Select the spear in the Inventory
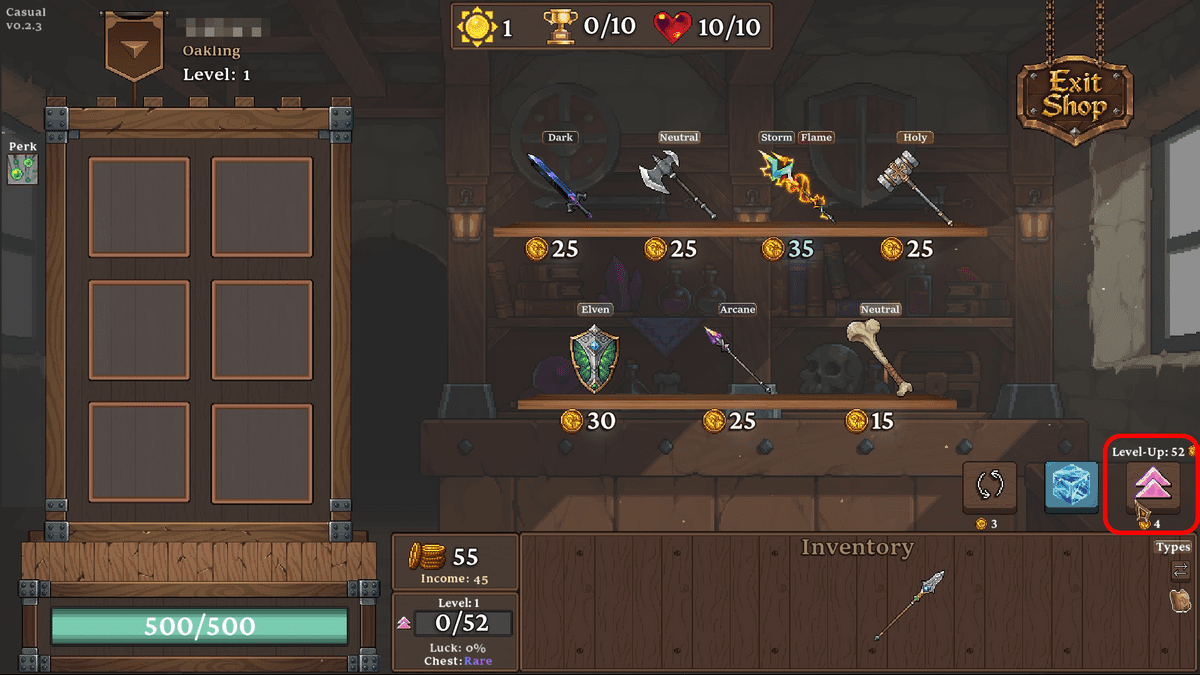Viewport: 1200px width, 675px height. click(x=908, y=604)
